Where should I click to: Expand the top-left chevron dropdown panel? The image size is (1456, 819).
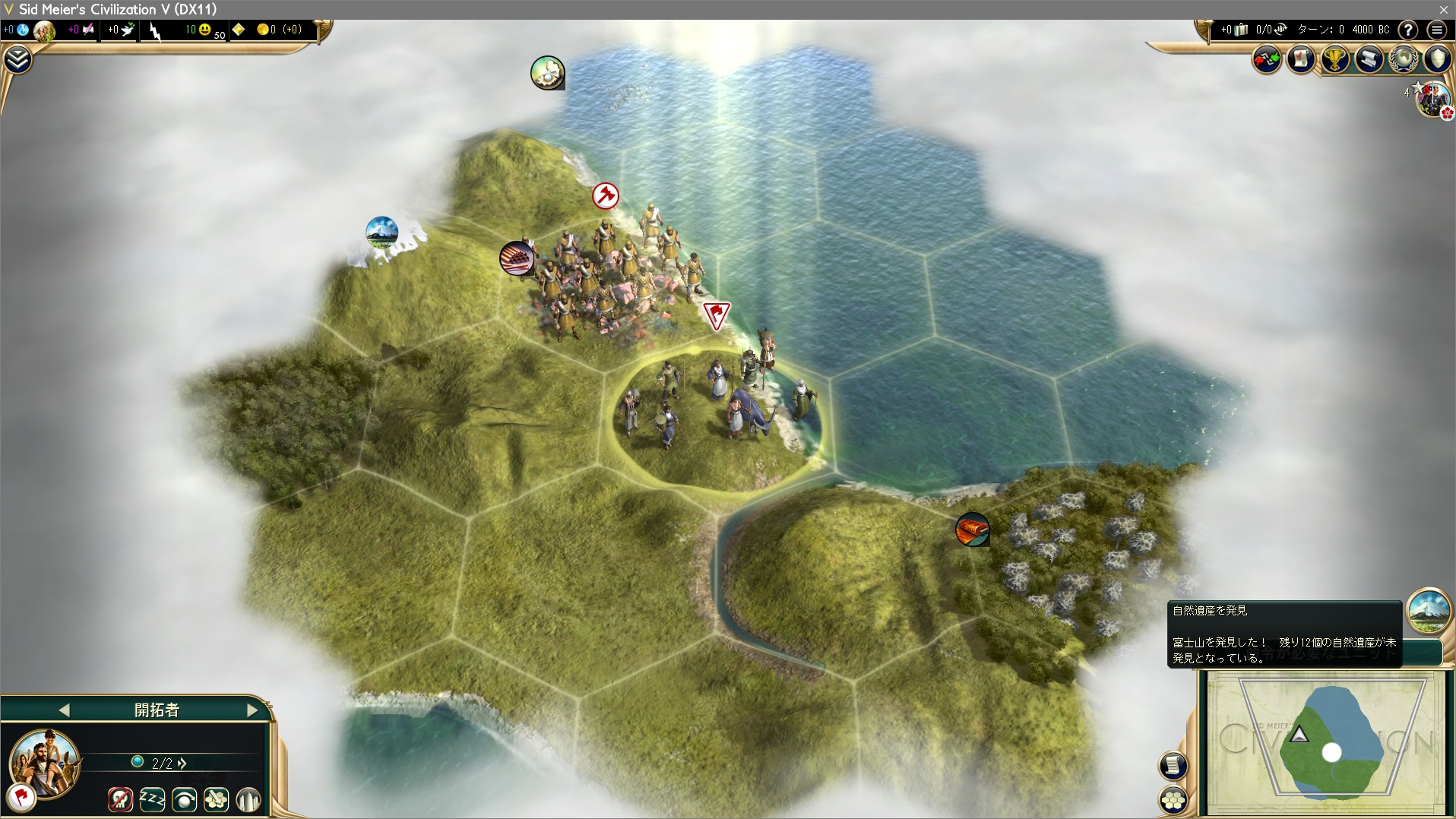[17, 59]
